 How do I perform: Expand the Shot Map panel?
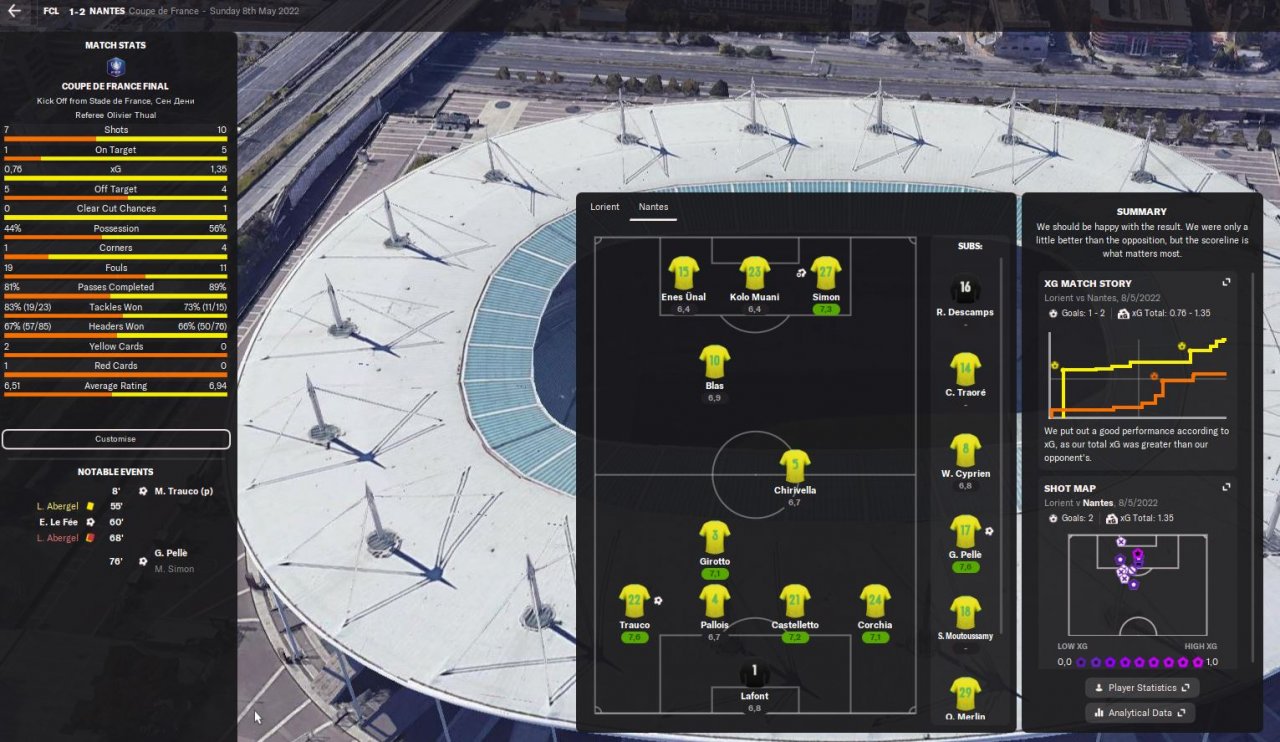coord(1226,488)
